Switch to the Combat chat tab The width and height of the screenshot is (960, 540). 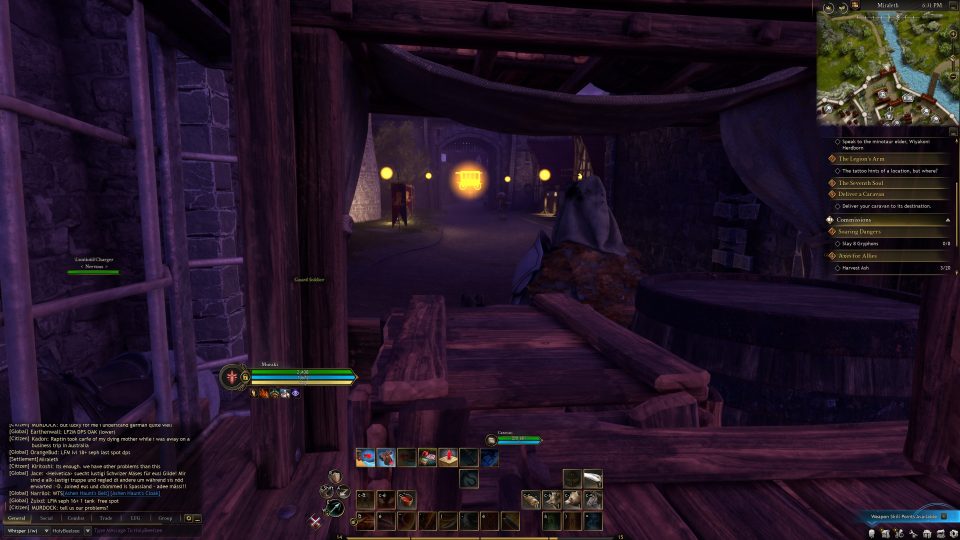click(x=75, y=519)
